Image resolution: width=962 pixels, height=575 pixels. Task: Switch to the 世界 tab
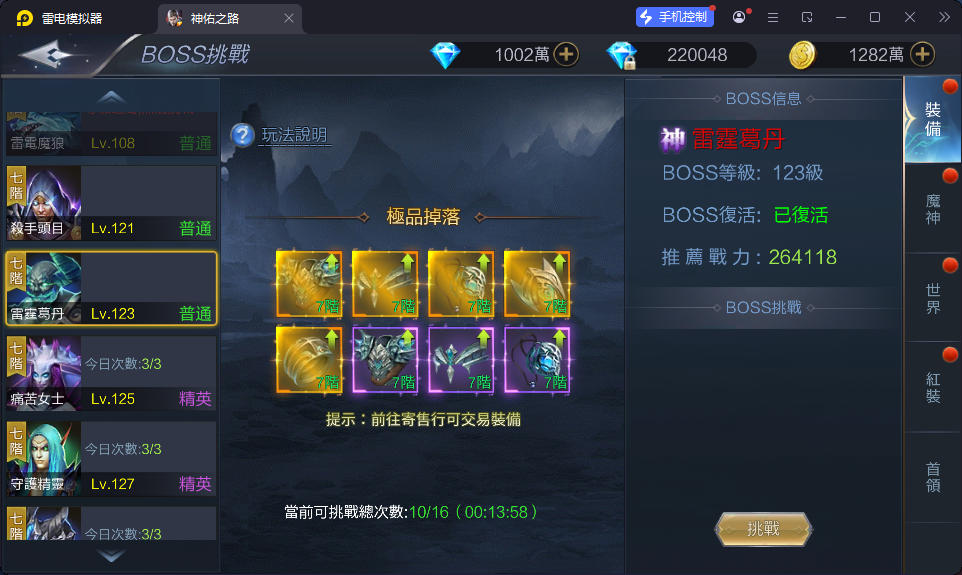pos(933,298)
